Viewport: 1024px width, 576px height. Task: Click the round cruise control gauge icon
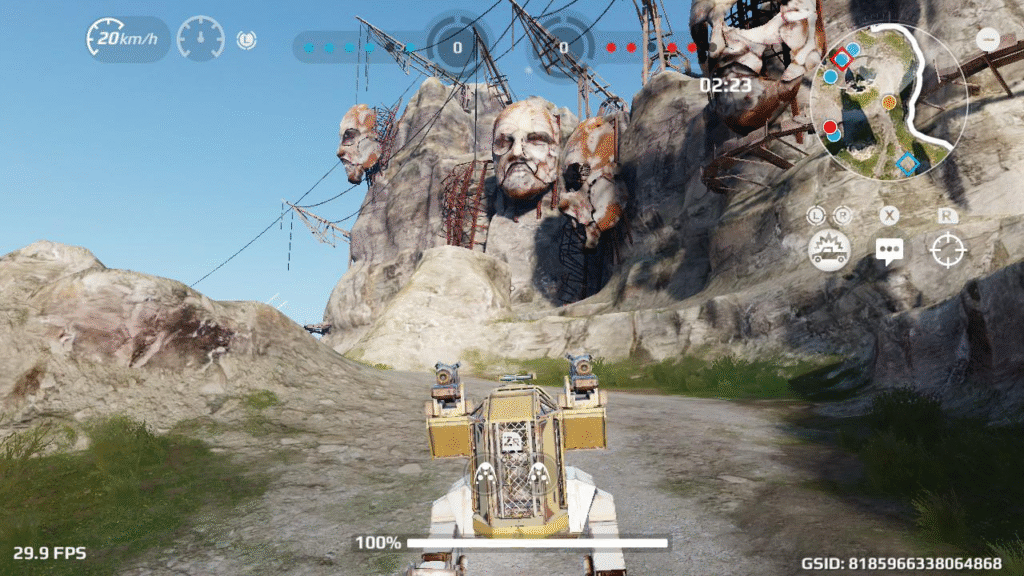point(200,39)
